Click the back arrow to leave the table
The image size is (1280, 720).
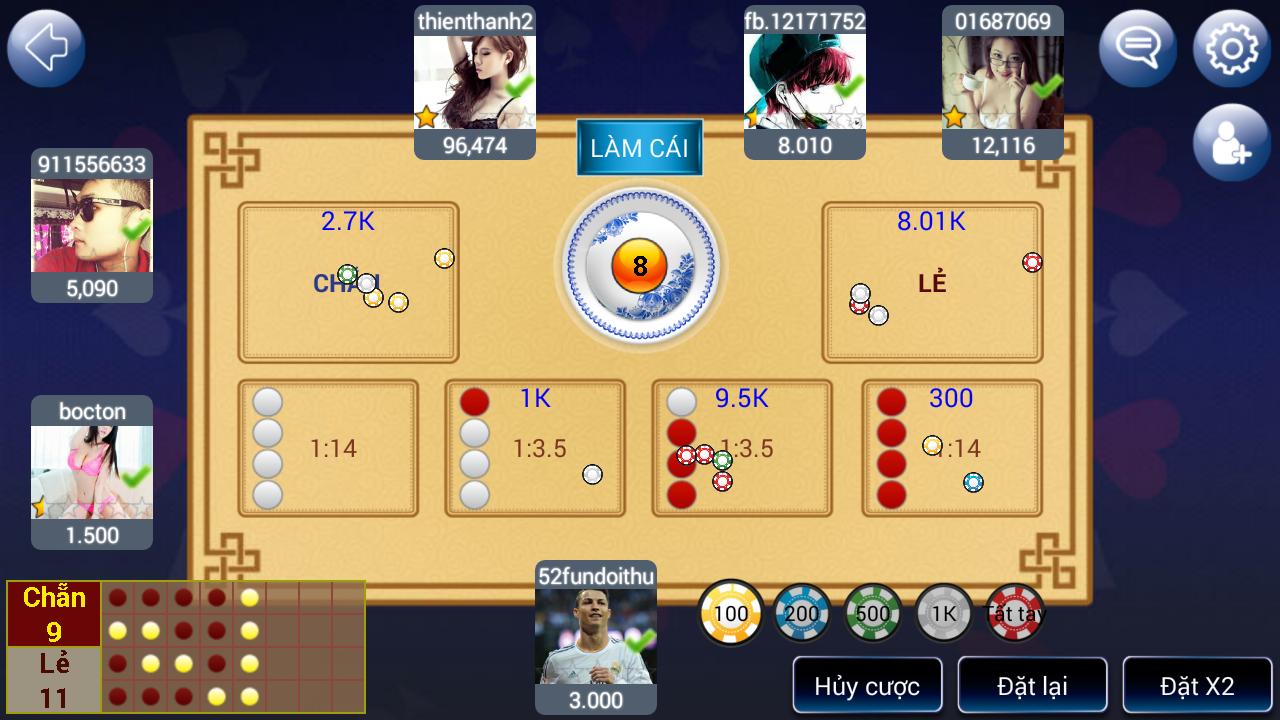45,47
